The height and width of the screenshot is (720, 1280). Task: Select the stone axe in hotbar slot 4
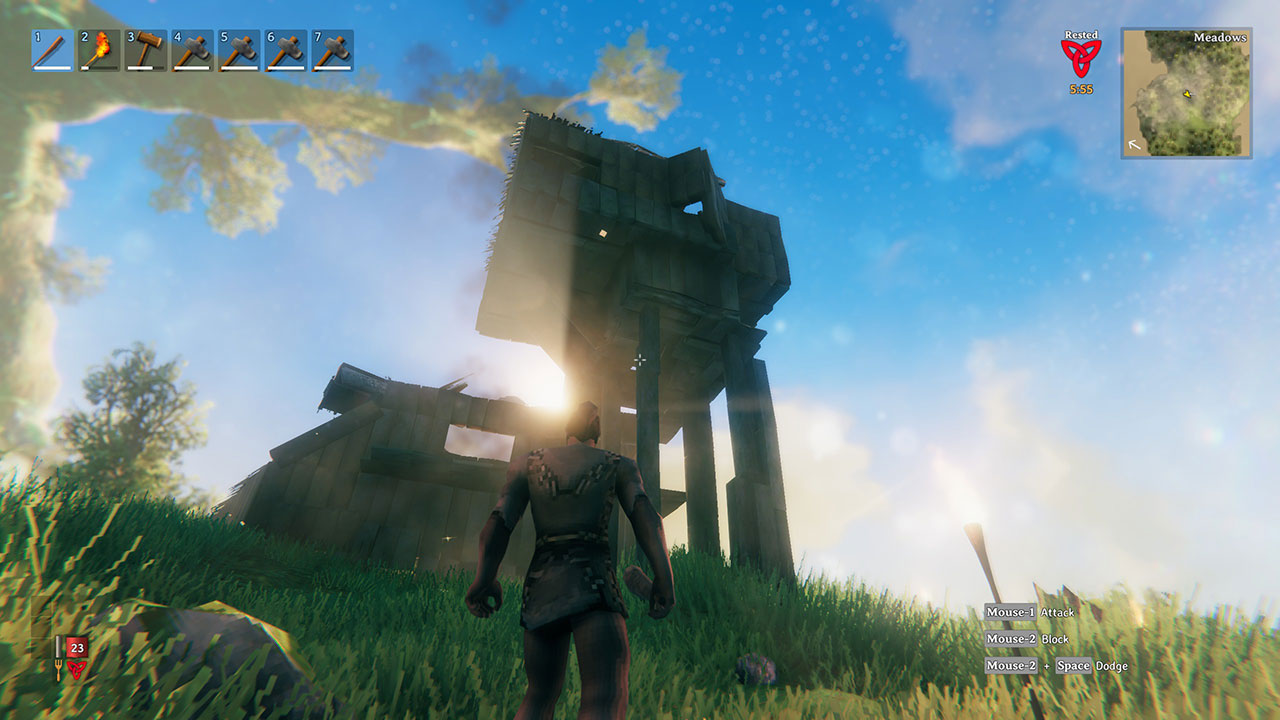(192, 51)
